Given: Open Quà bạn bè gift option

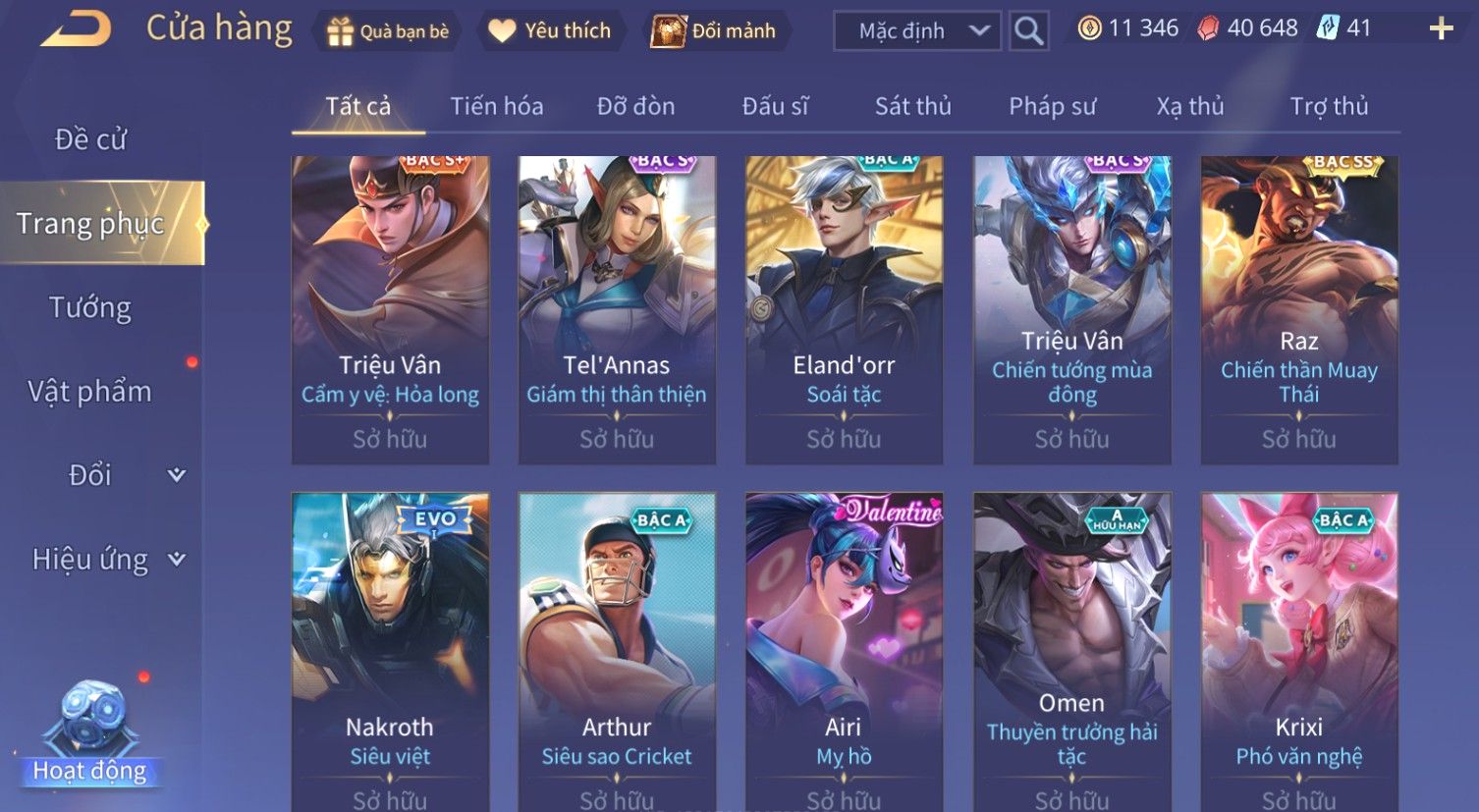Looking at the screenshot, I should tap(387, 31).
